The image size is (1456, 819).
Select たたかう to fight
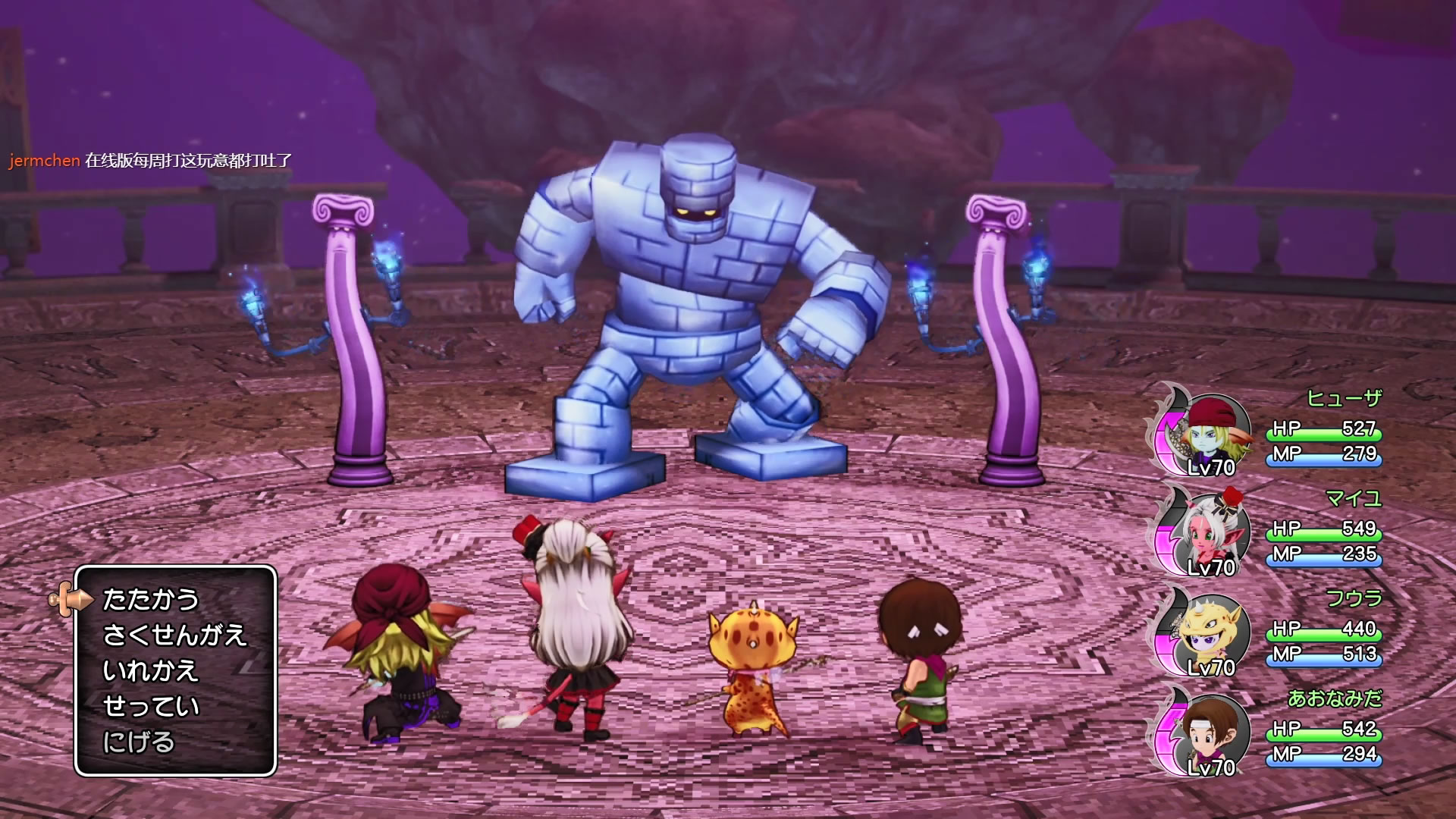[150, 600]
